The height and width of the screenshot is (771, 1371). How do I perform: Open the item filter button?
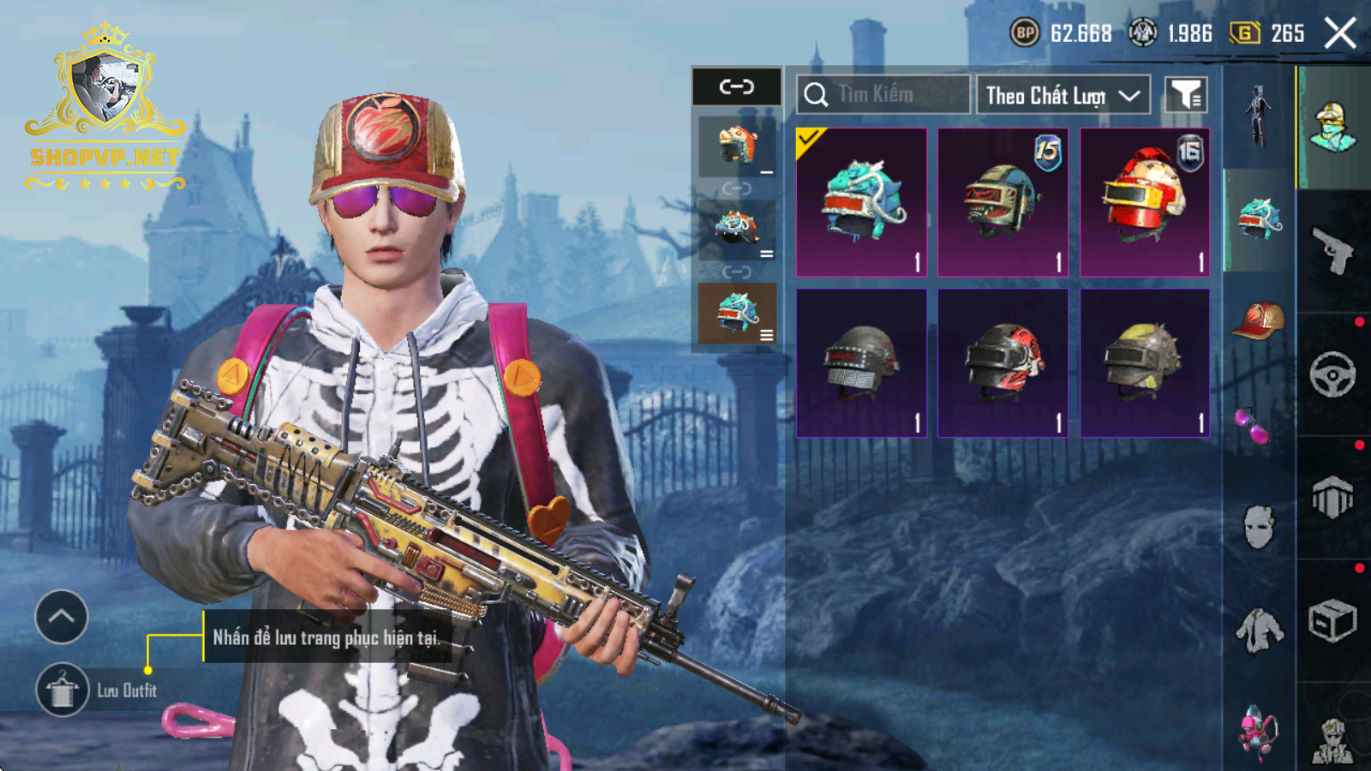[1186, 95]
